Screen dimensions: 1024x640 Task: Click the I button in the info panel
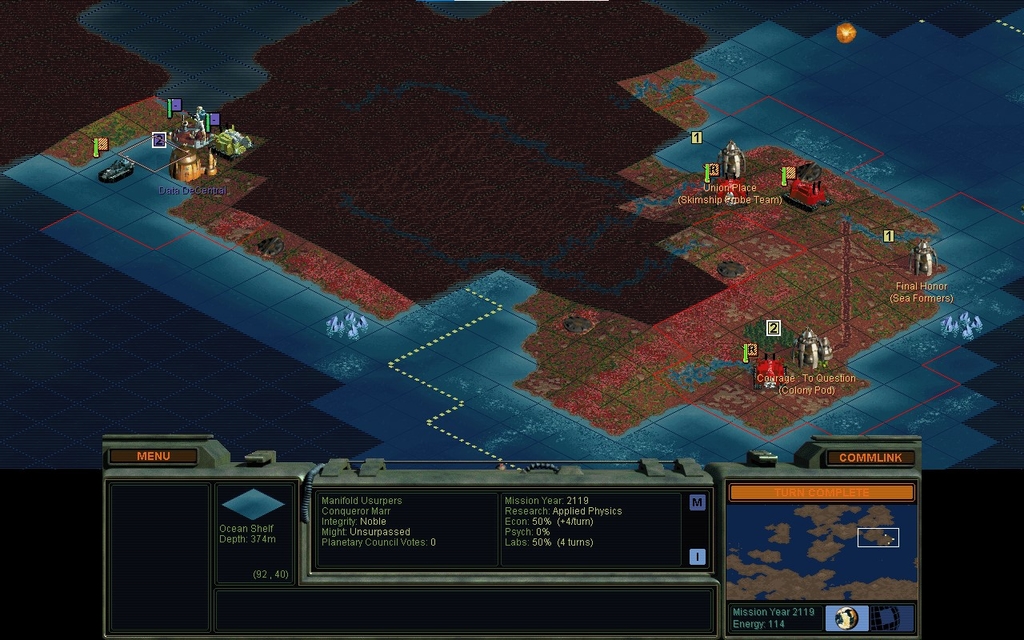point(697,557)
